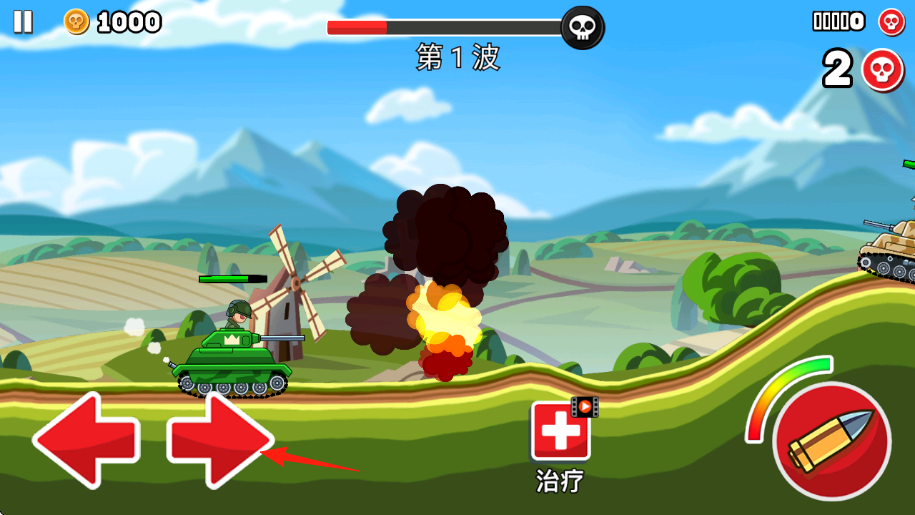Use the 治疗 heal medkit button
The width and height of the screenshot is (915, 515).
(x=560, y=431)
